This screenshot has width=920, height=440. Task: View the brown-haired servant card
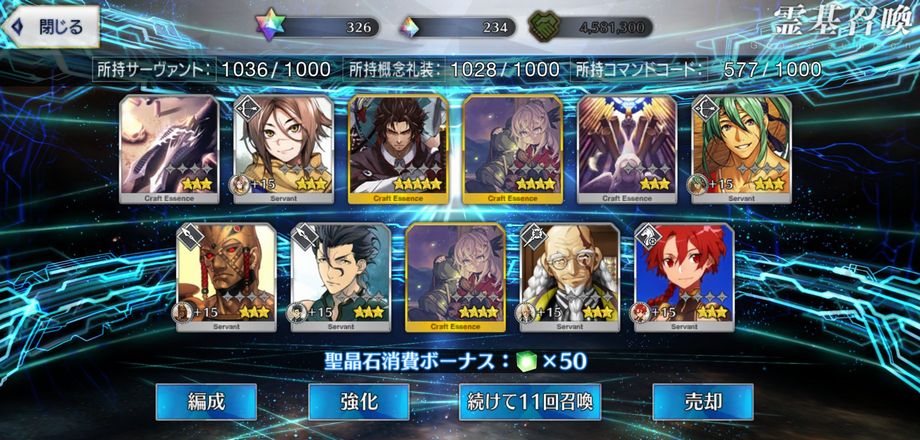[283, 148]
